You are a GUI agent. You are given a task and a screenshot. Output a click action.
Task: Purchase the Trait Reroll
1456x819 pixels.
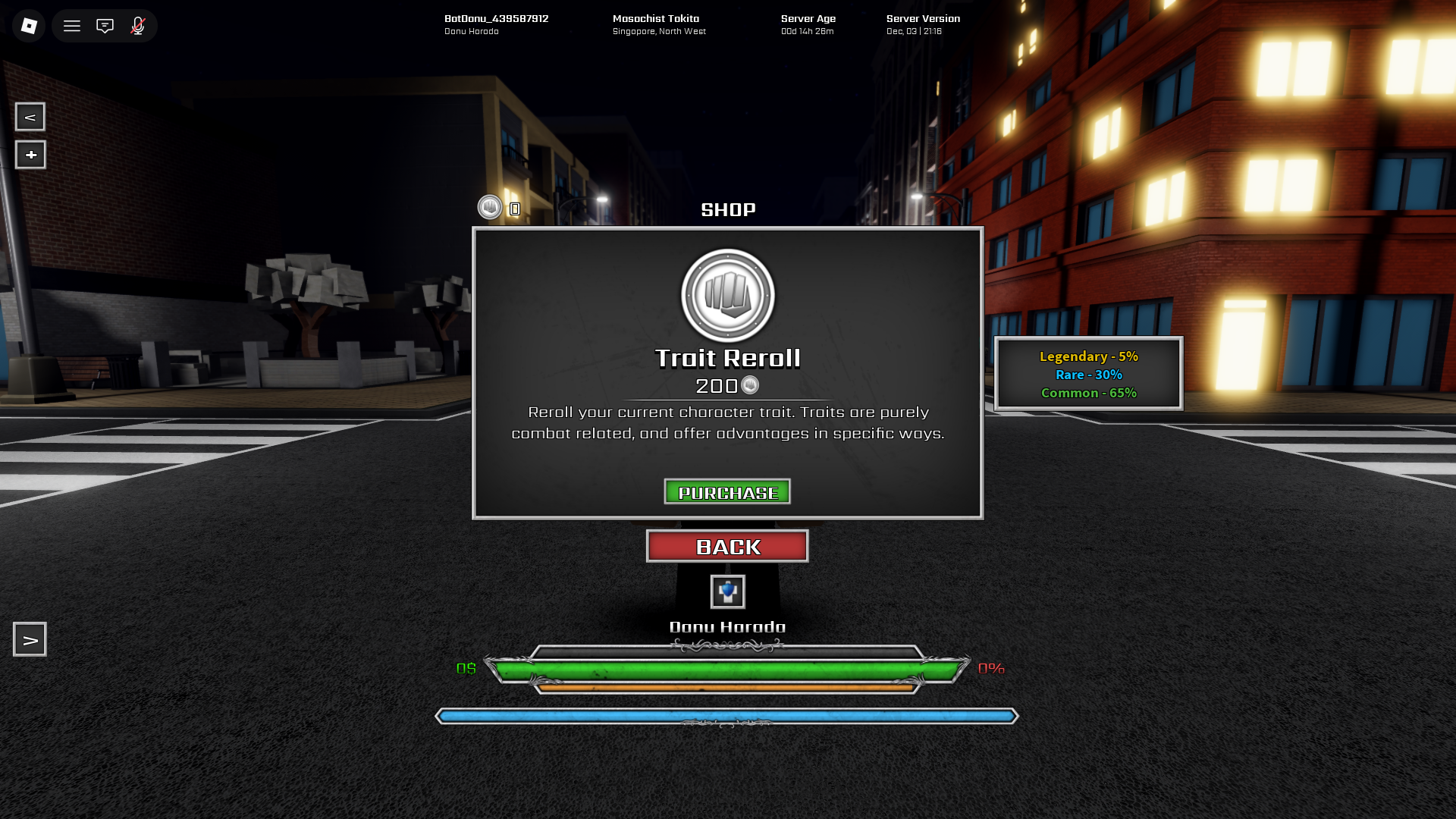point(727,492)
